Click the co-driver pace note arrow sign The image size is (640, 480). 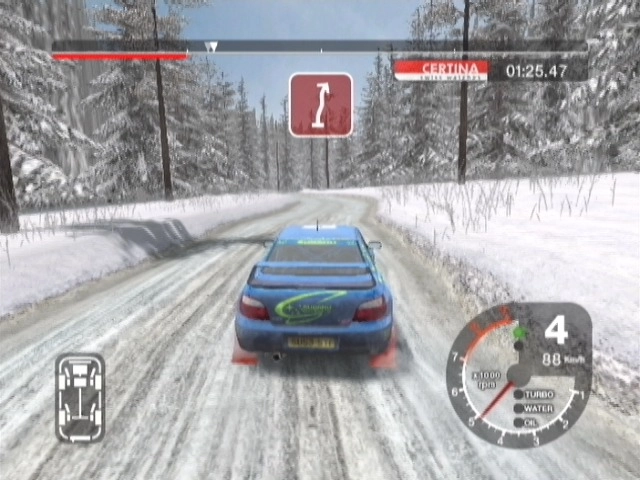320,105
